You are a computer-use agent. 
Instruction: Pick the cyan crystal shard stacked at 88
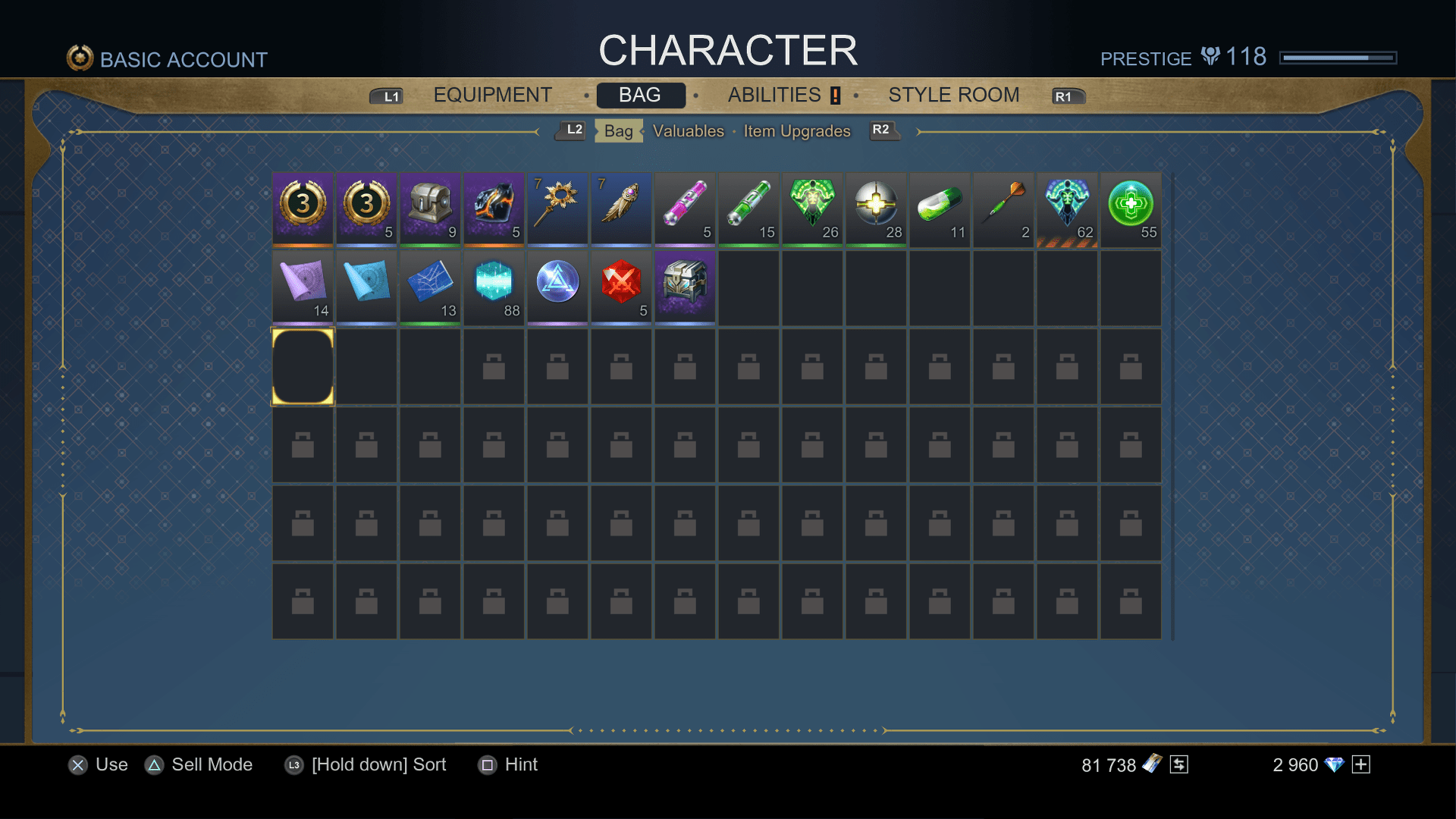494,286
